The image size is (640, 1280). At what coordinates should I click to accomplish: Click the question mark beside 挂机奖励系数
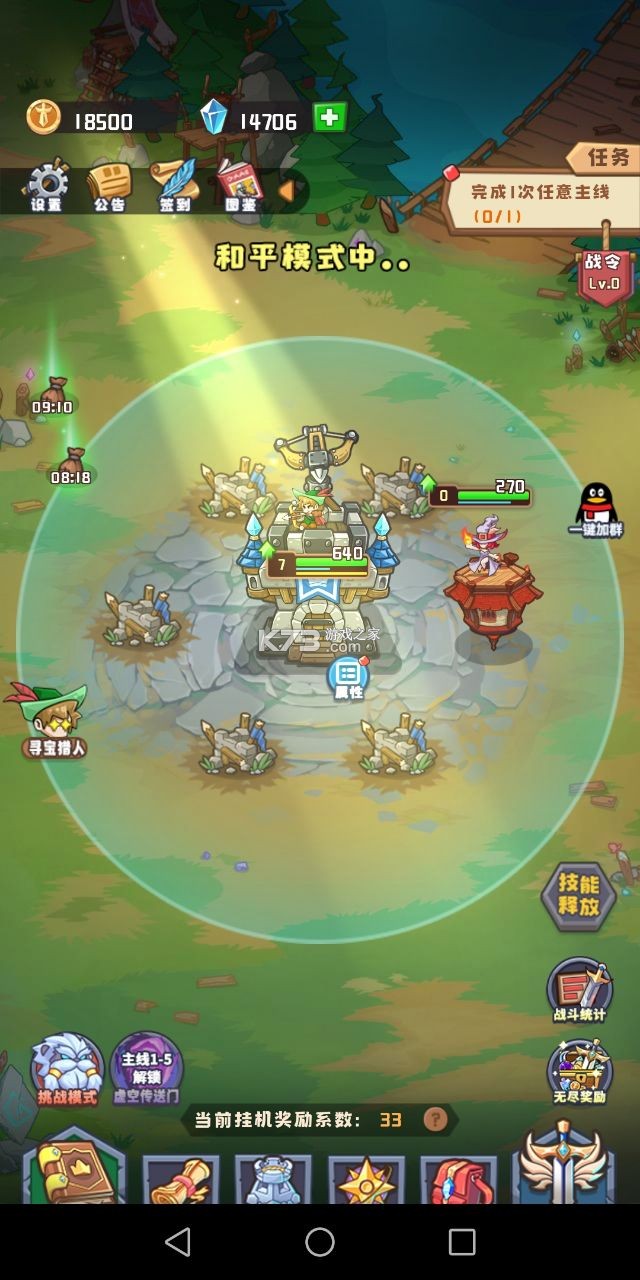point(434,1119)
